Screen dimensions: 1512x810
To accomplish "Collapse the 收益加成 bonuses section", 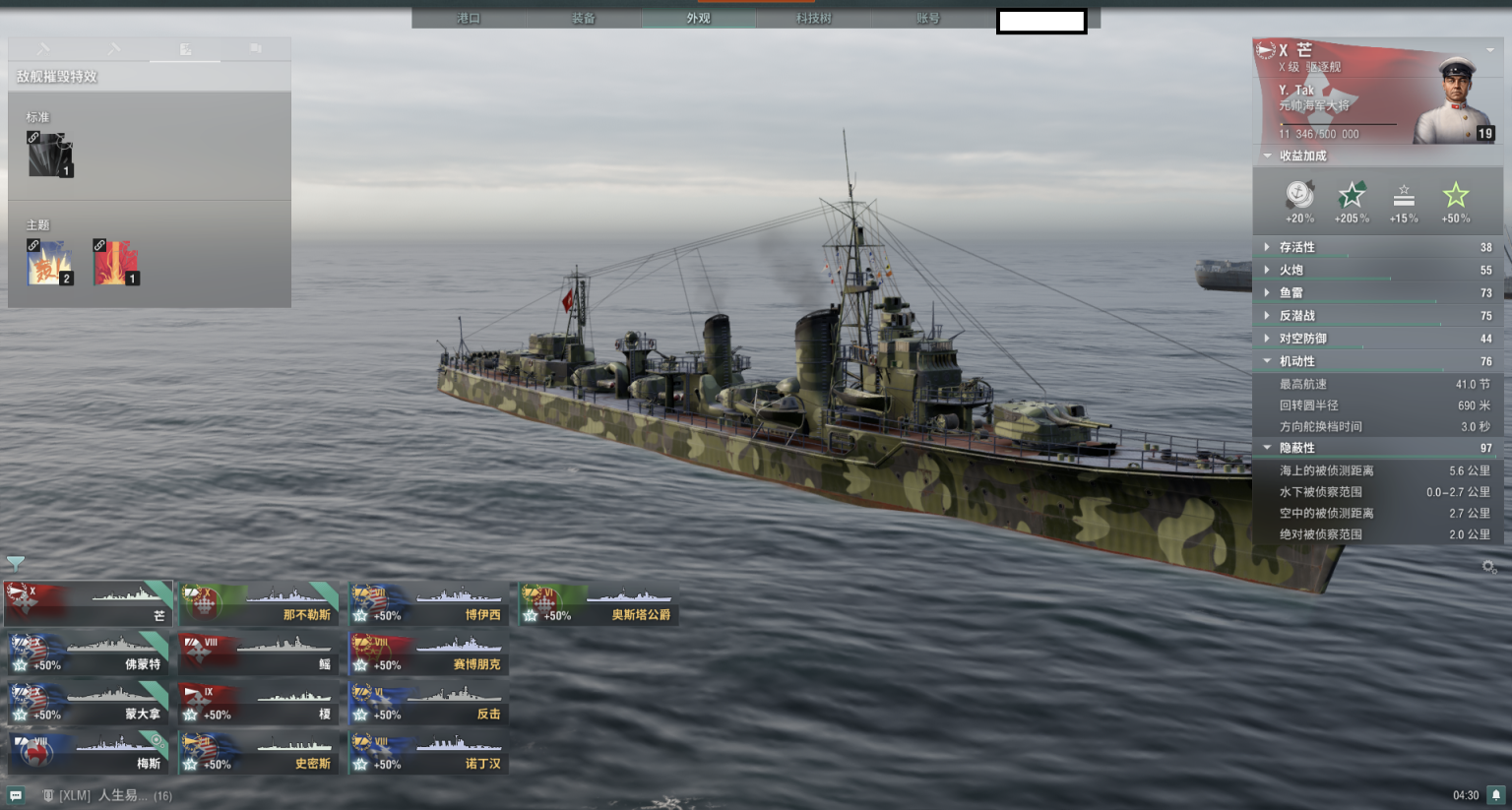I will pos(1301,156).
